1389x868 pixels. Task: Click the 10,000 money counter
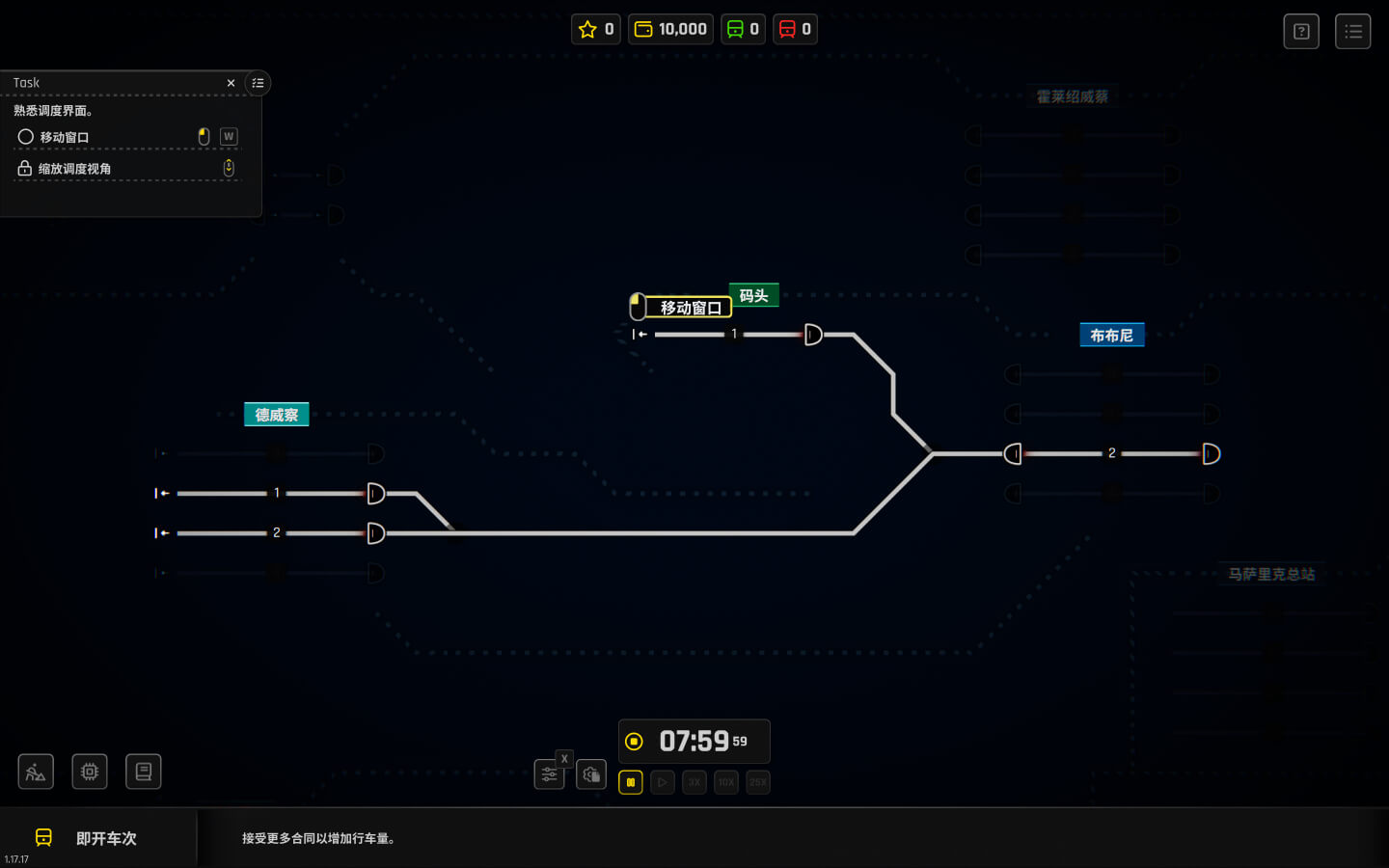670,29
